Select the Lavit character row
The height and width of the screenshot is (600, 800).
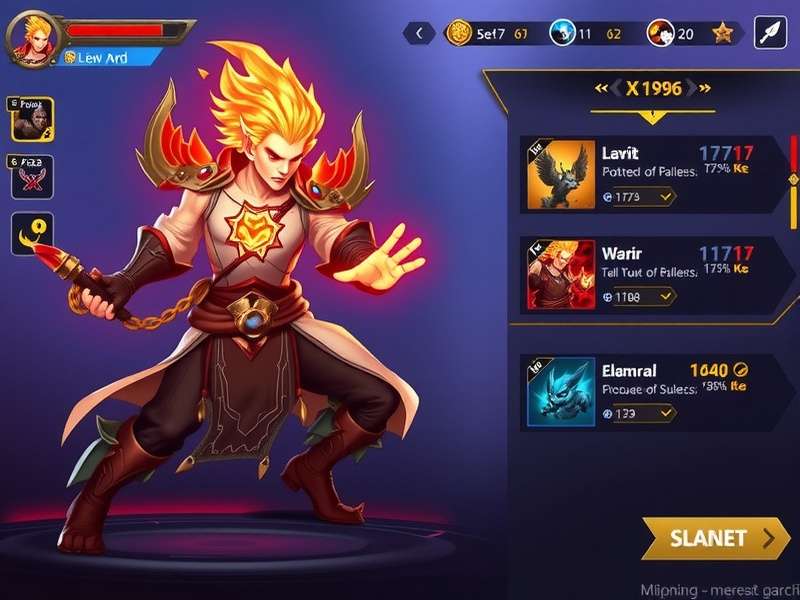[650, 174]
